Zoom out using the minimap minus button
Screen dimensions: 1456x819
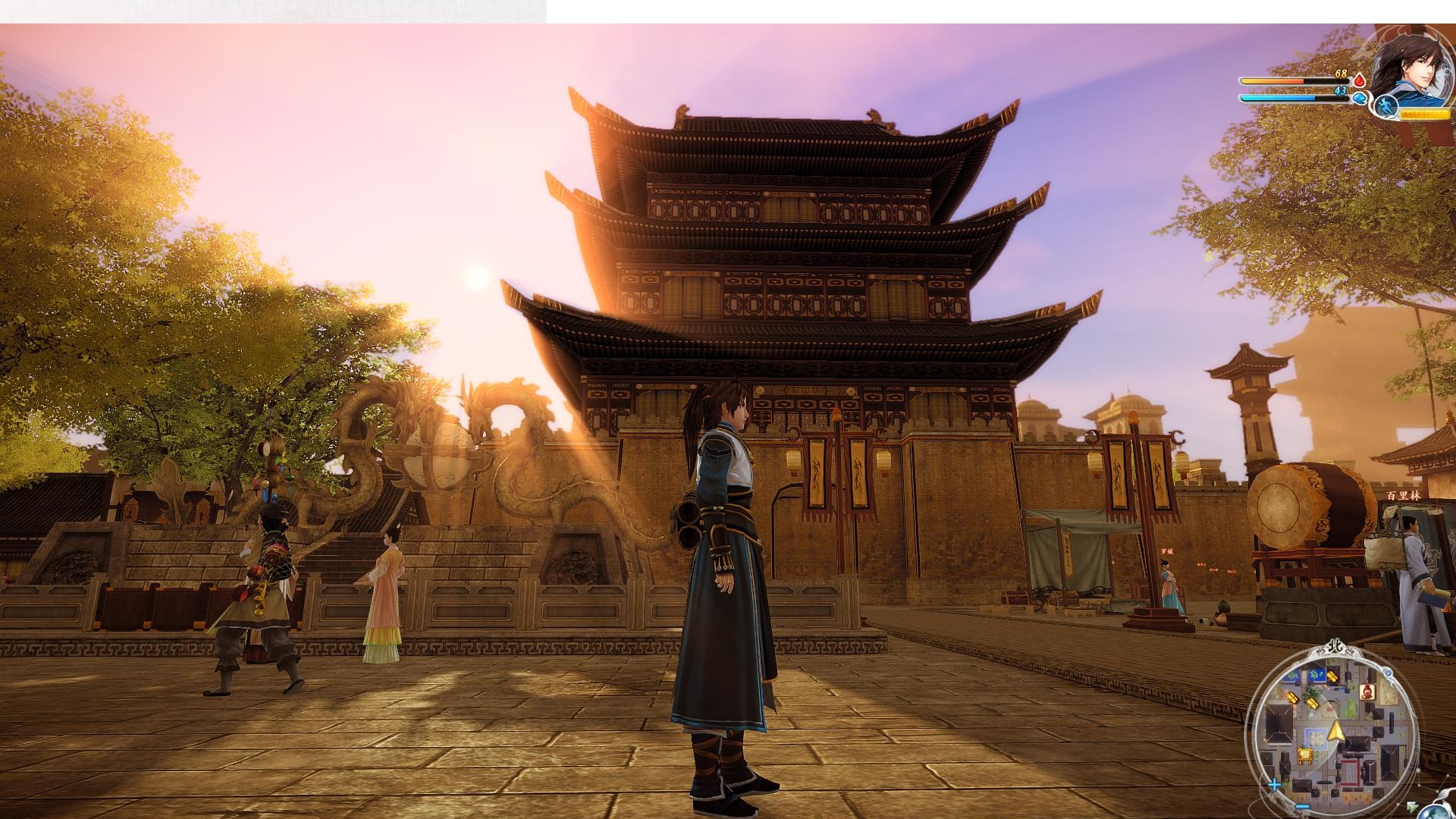coord(1303,806)
